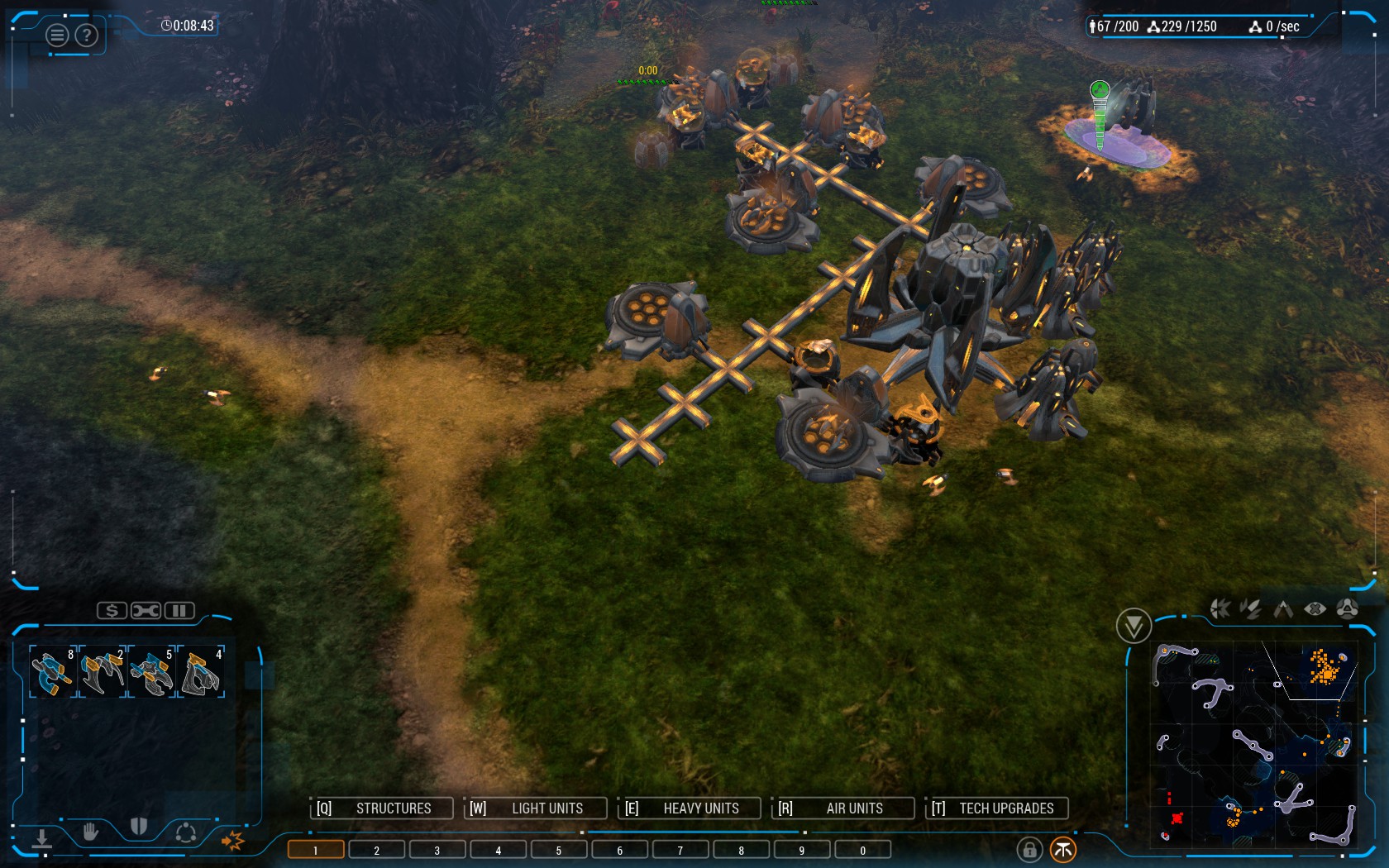
Task: Activate the wrench repair button
Action: click(x=146, y=611)
